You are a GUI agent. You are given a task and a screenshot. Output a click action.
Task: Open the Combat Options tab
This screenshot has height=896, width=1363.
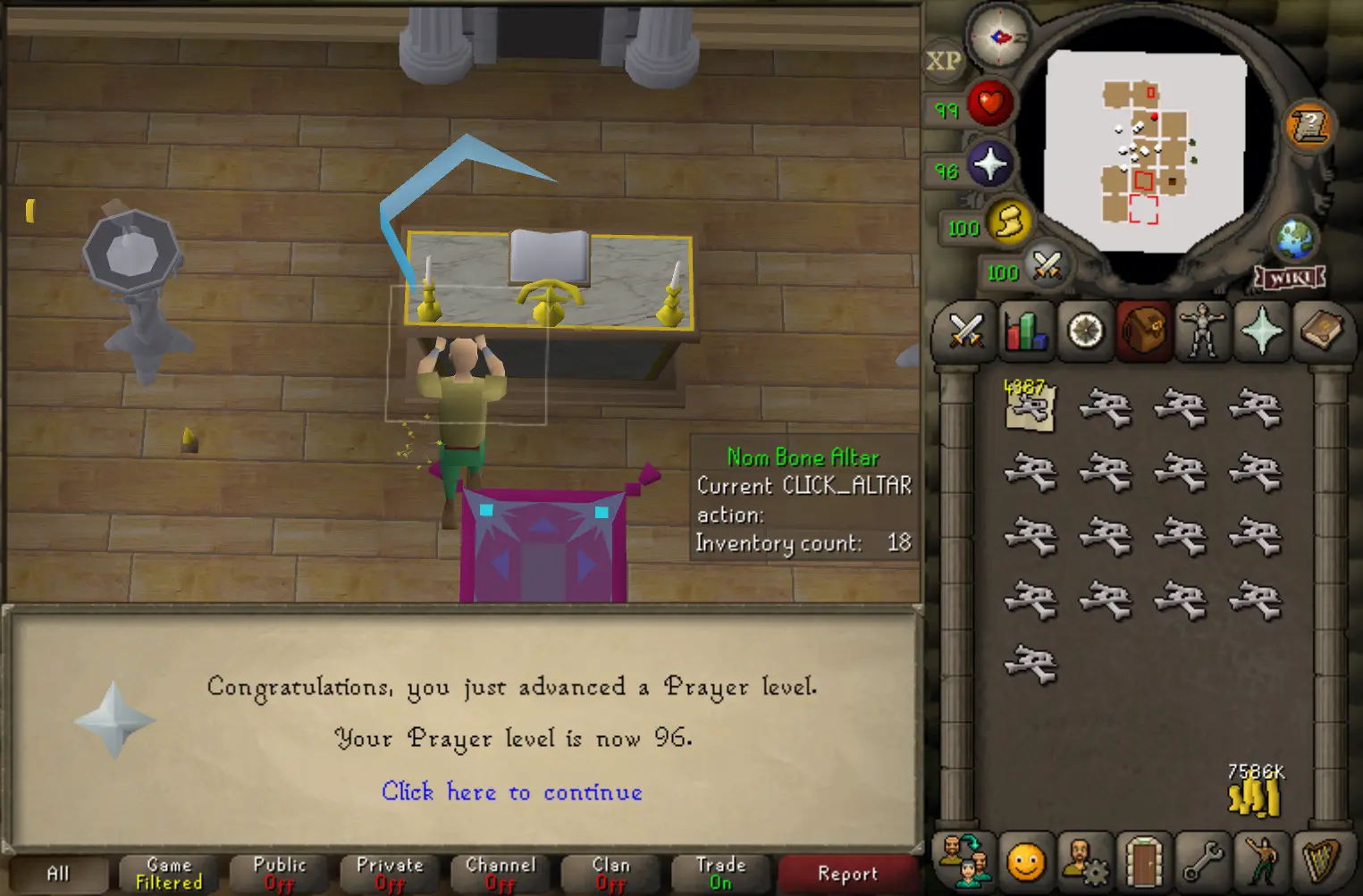pyautogui.click(x=965, y=331)
